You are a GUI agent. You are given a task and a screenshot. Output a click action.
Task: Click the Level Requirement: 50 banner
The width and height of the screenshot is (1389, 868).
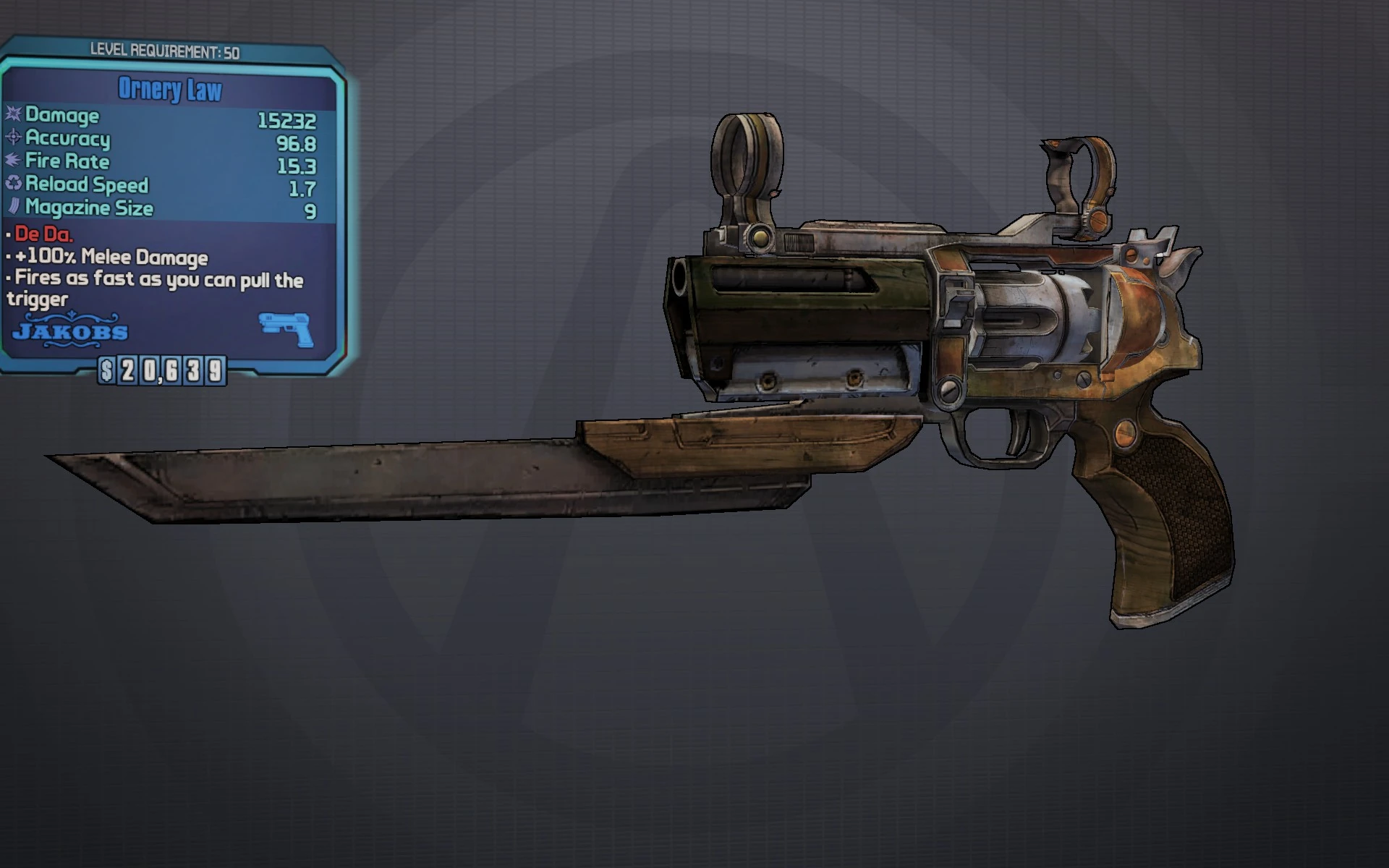pyautogui.click(x=165, y=50)
